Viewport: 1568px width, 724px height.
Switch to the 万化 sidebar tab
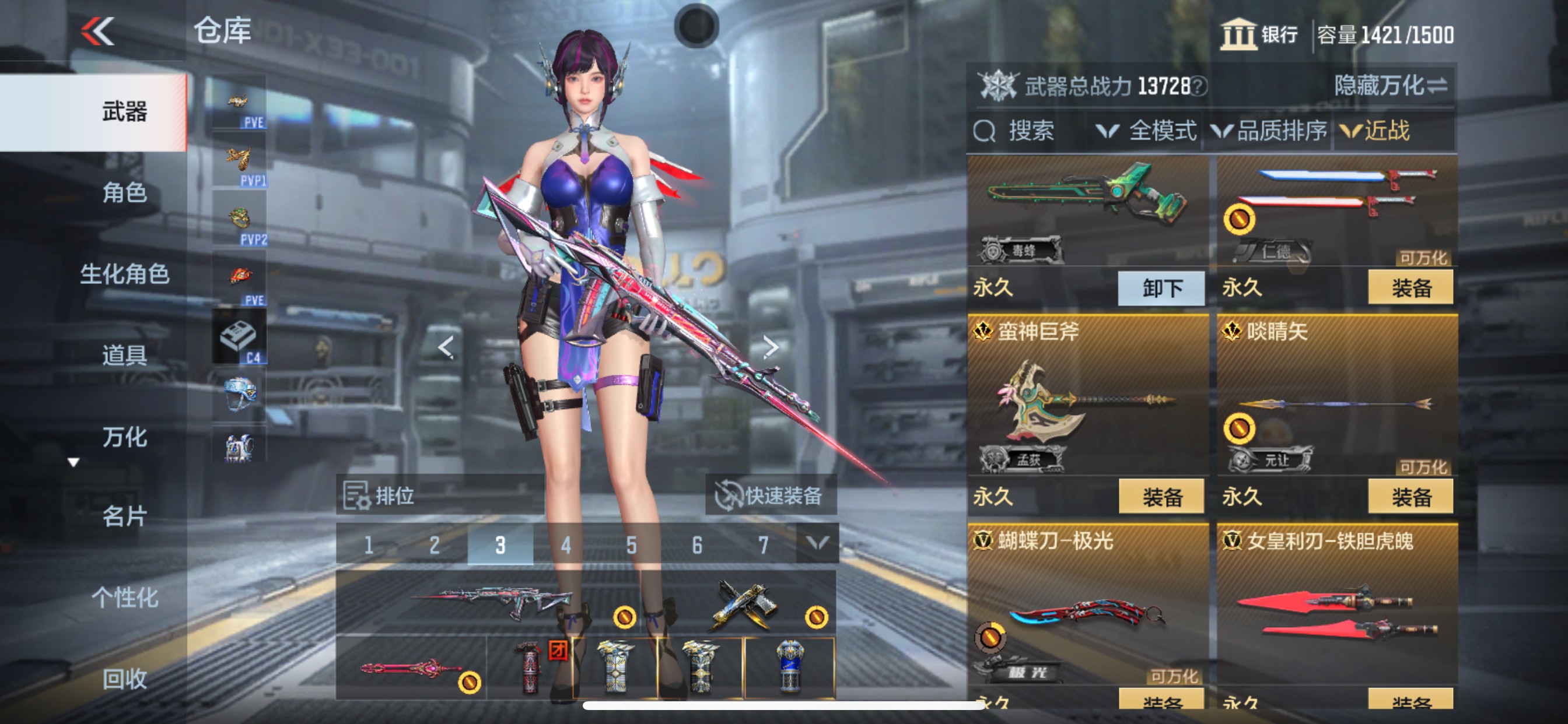[x=125, y=437]
